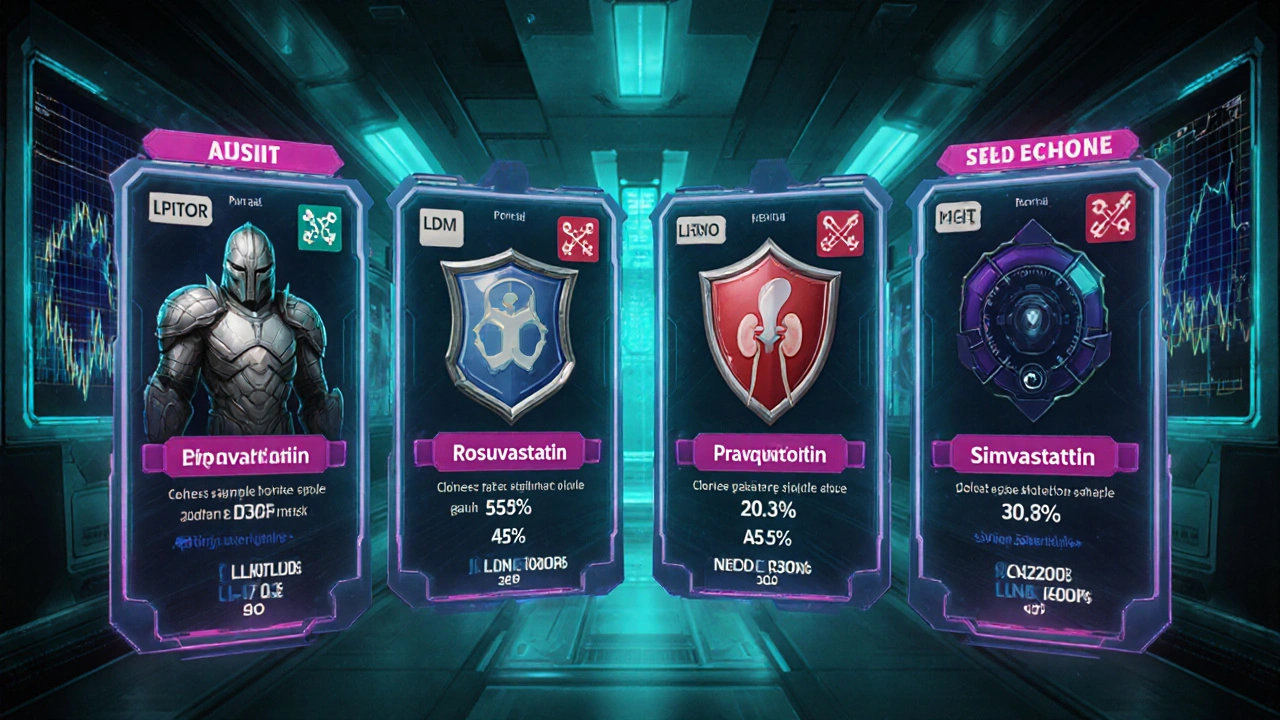Click the Pravquatottin name banner

pyautogui.click(x=770, y=455)
